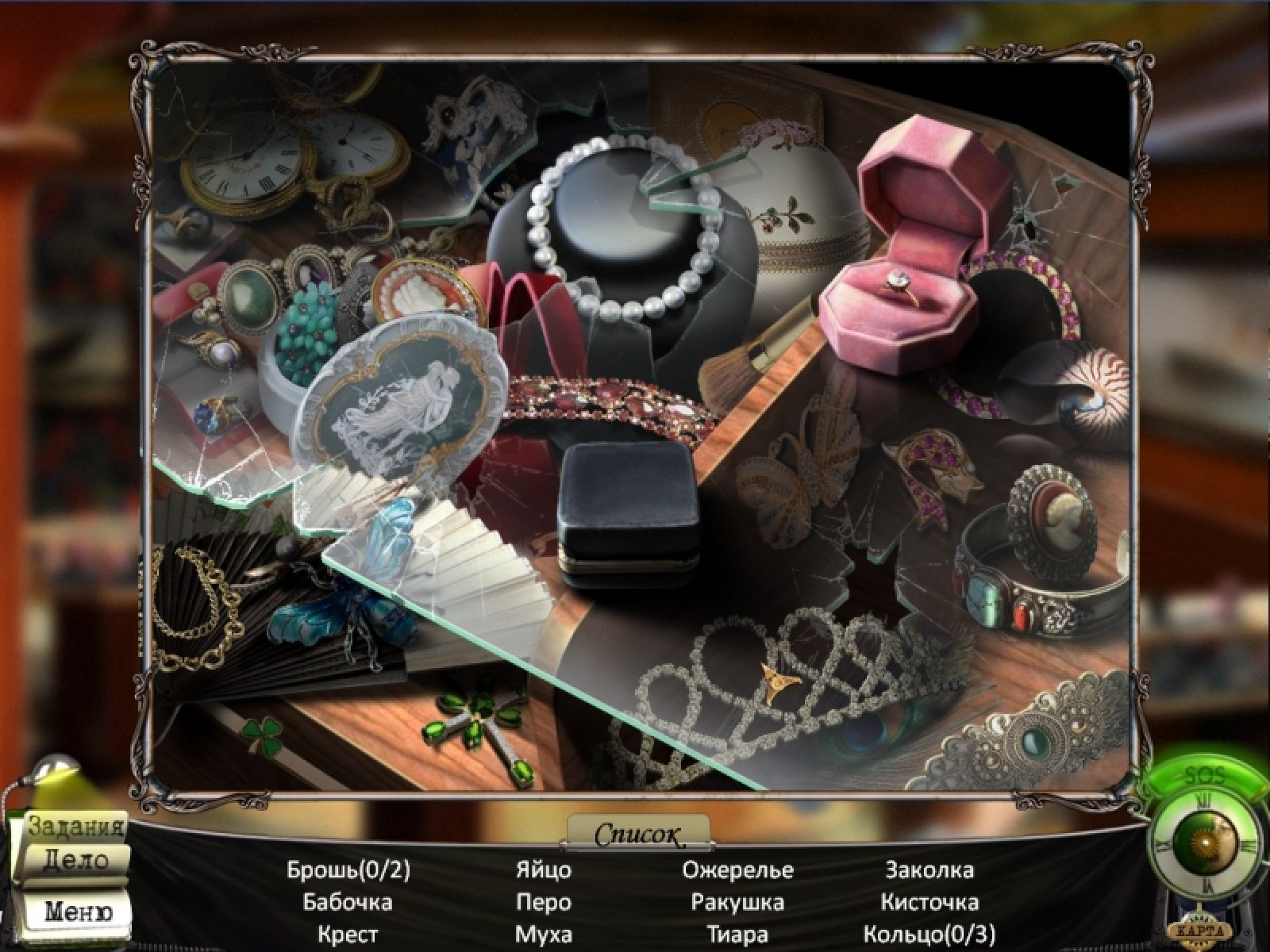Choose Бабочка from the item list
The image size is (1270, 952).
click(x=348, y=902)
